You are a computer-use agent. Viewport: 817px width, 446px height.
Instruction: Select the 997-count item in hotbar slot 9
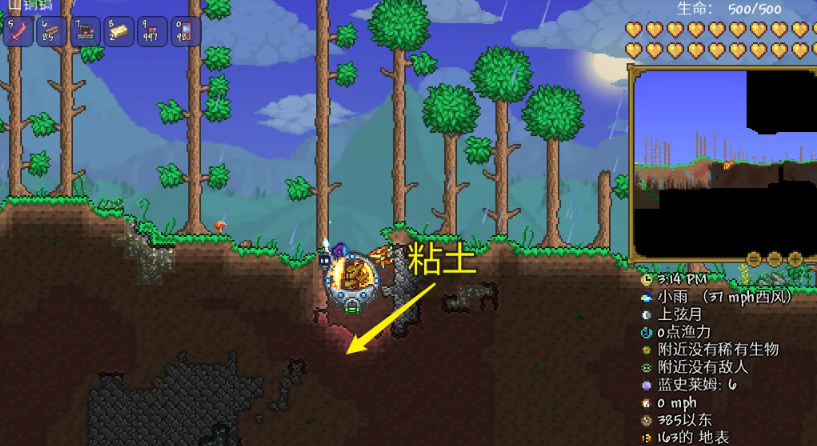click(x=153, y=31)
